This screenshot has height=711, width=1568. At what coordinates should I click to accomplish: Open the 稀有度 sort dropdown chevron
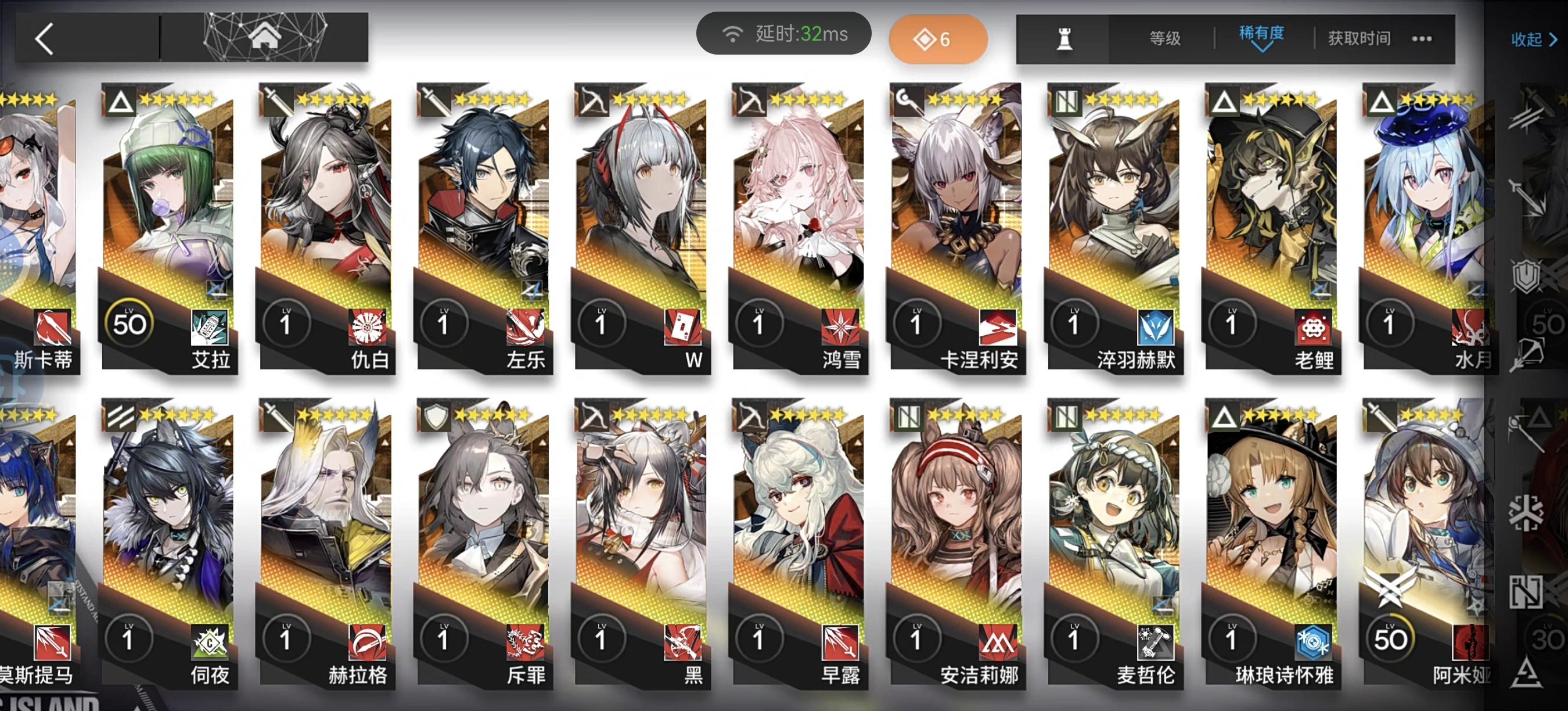[1263, 48]
